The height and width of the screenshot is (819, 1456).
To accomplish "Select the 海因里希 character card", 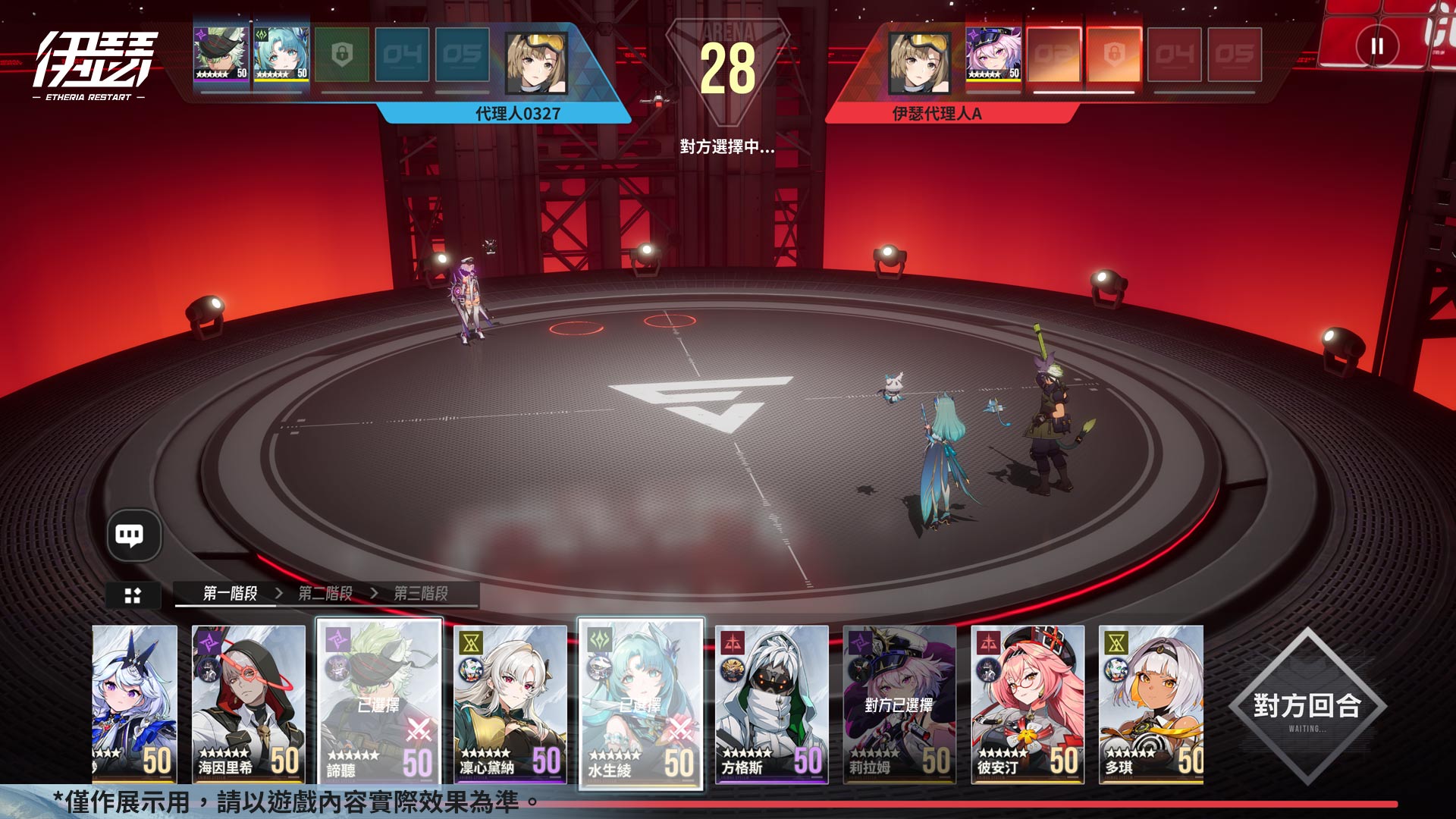I will [248, 703].
